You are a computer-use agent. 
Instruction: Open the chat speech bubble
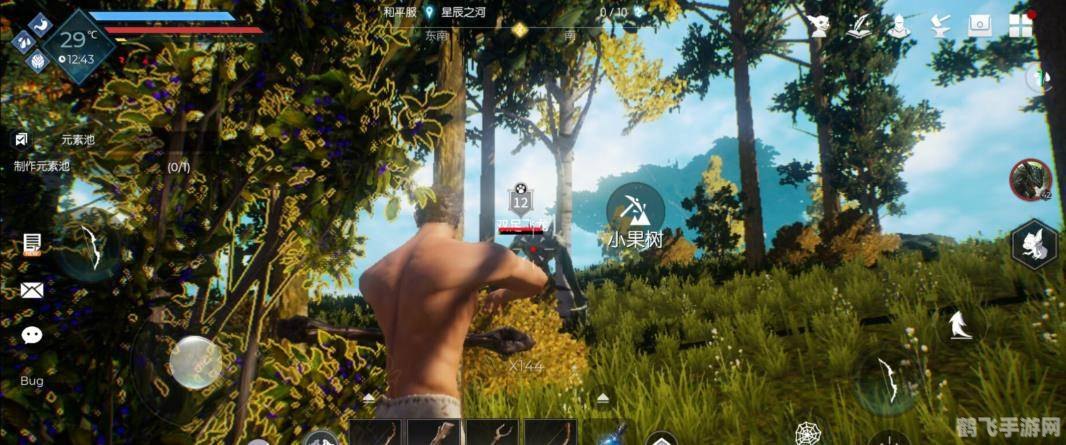pyautogui.click(x=32, y=335)
